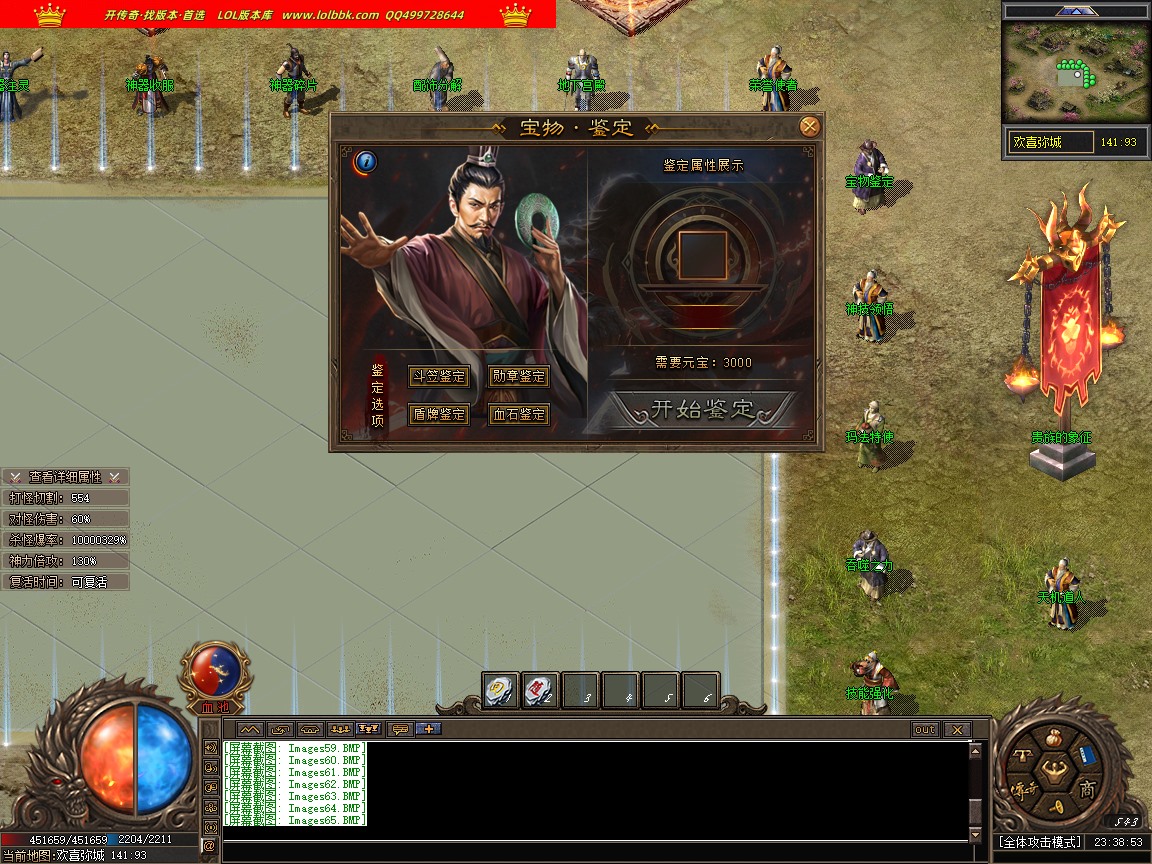The image size is (1152, 864).
Task: Choose 斗笠鉴定 appraisal option
Action: [439, 376]
